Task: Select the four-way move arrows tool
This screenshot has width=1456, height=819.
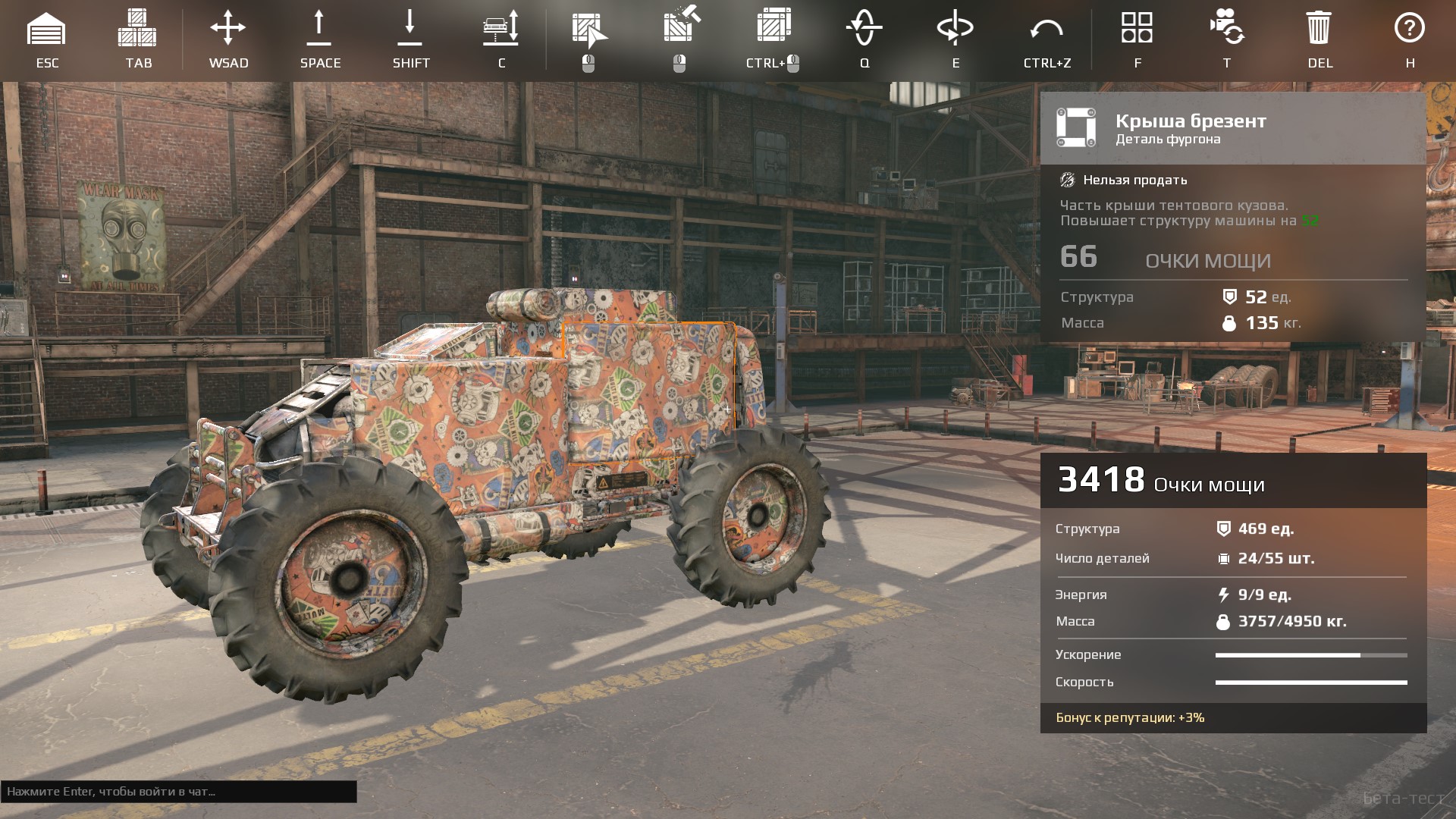Action: pyautogui.click(x=228, y=30)
